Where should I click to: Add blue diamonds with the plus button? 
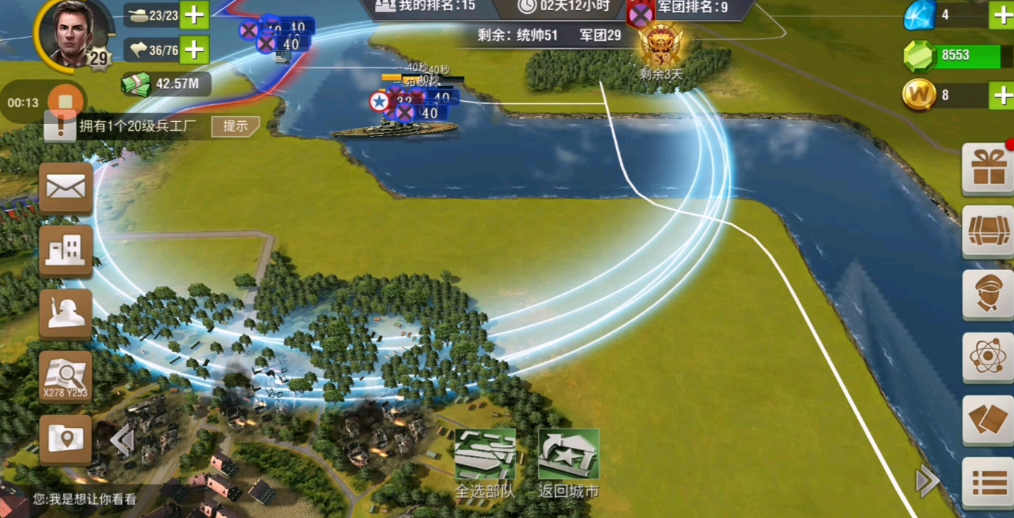(x=1001, y=15)
